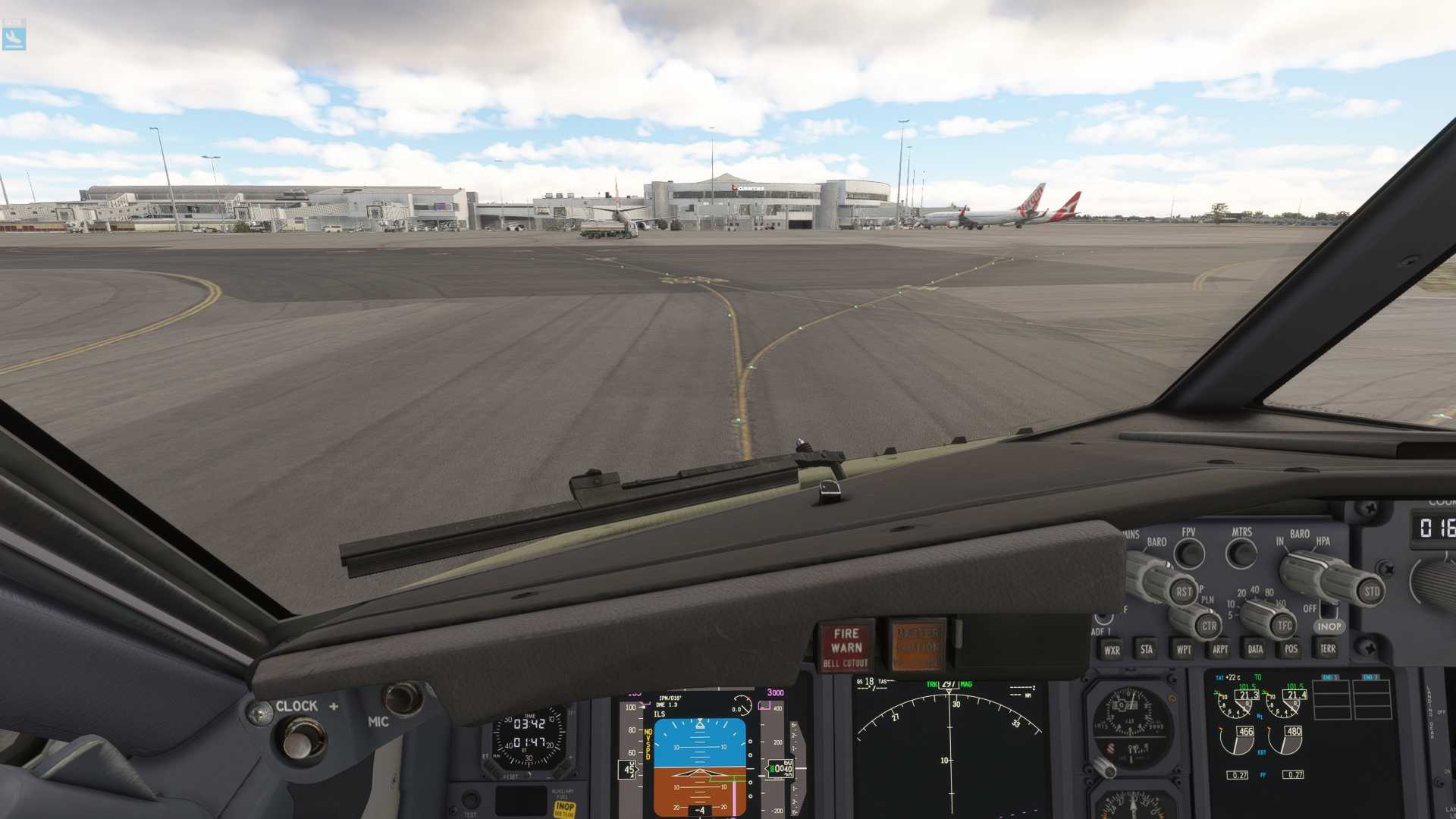Push the CLOCK chronograph button
This screenshot has width=1456, height=819.
pyautogui.click(x=303, y=739)
